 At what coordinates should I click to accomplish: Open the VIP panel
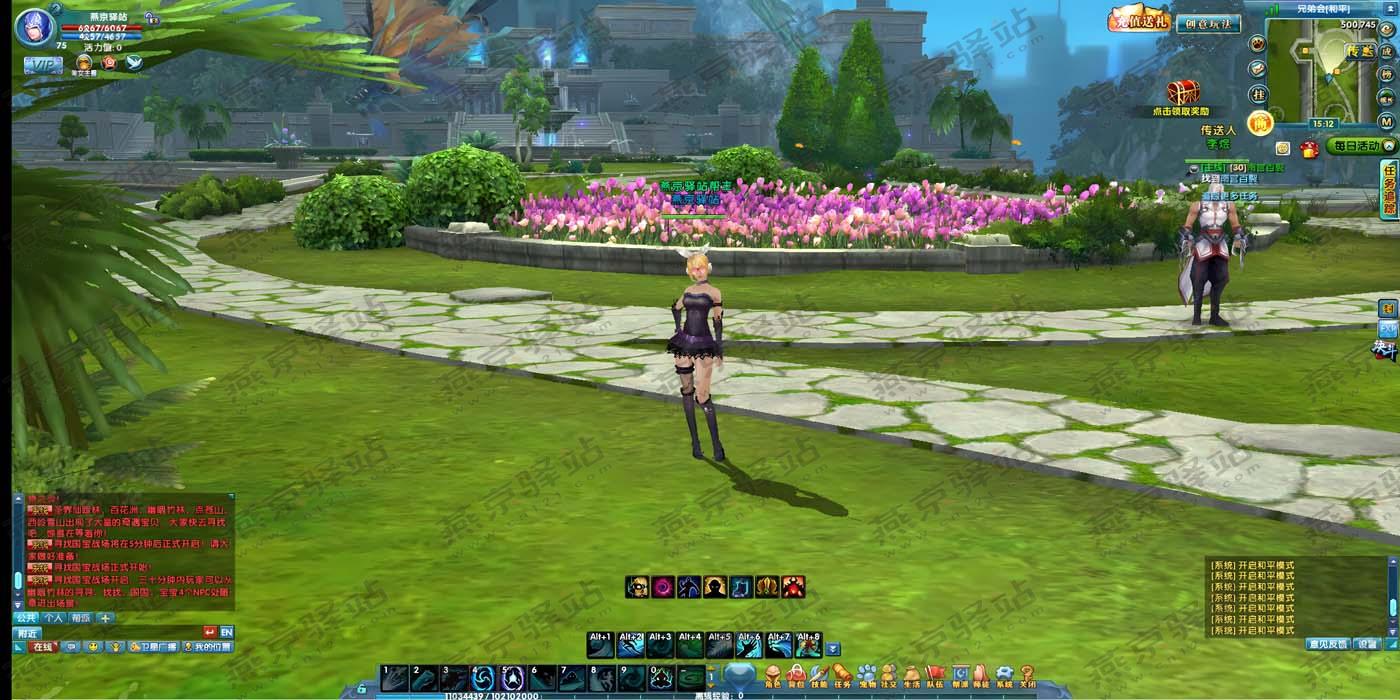click(x=43, y=65)
